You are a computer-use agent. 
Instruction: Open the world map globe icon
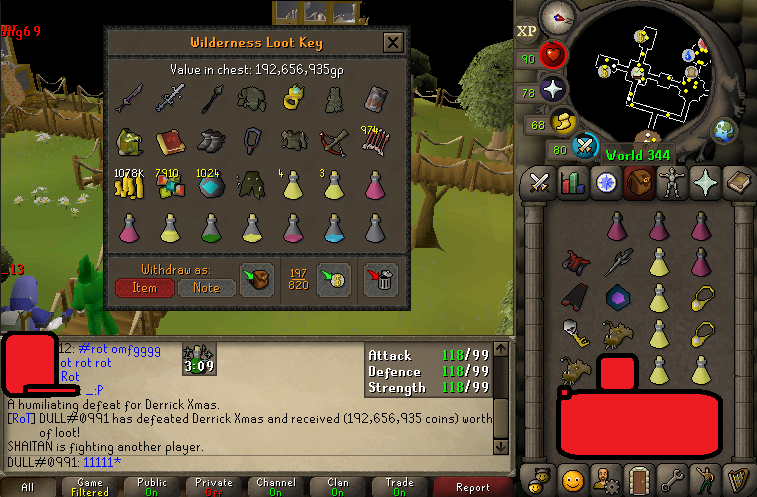pyautogui.click(x=724, y=131)
